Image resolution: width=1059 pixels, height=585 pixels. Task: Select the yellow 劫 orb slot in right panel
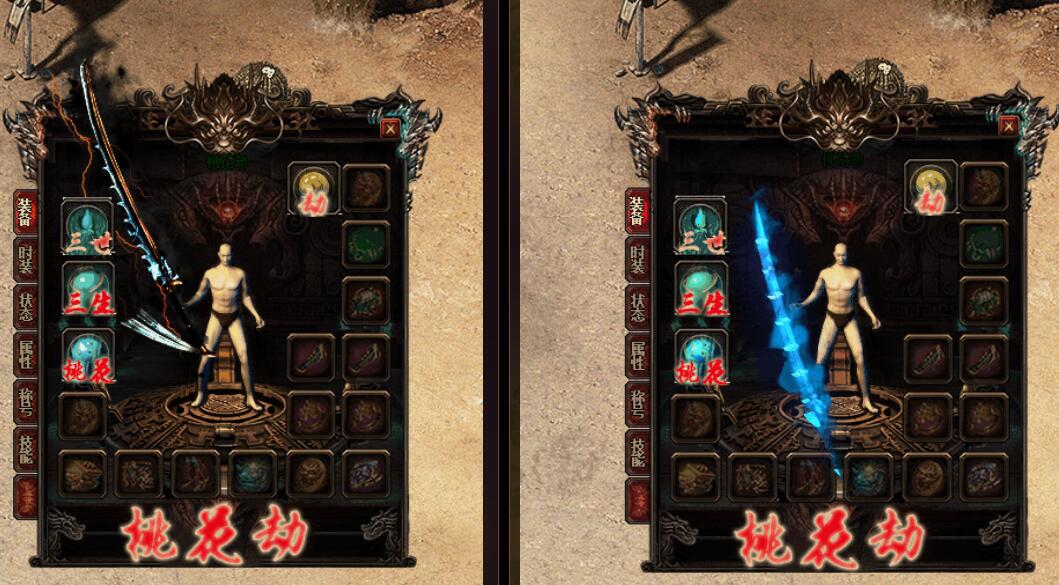[931, 187]
